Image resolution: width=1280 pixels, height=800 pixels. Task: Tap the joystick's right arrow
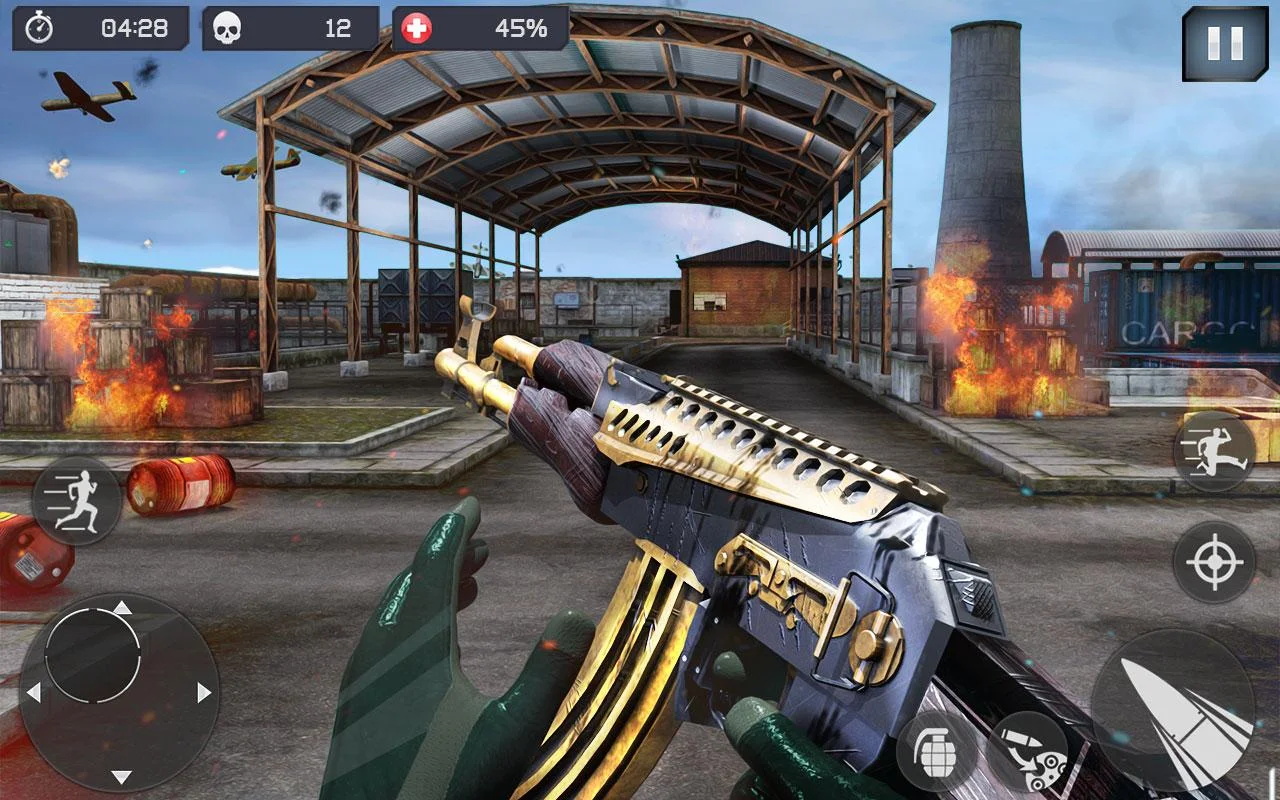click(205, 692)
